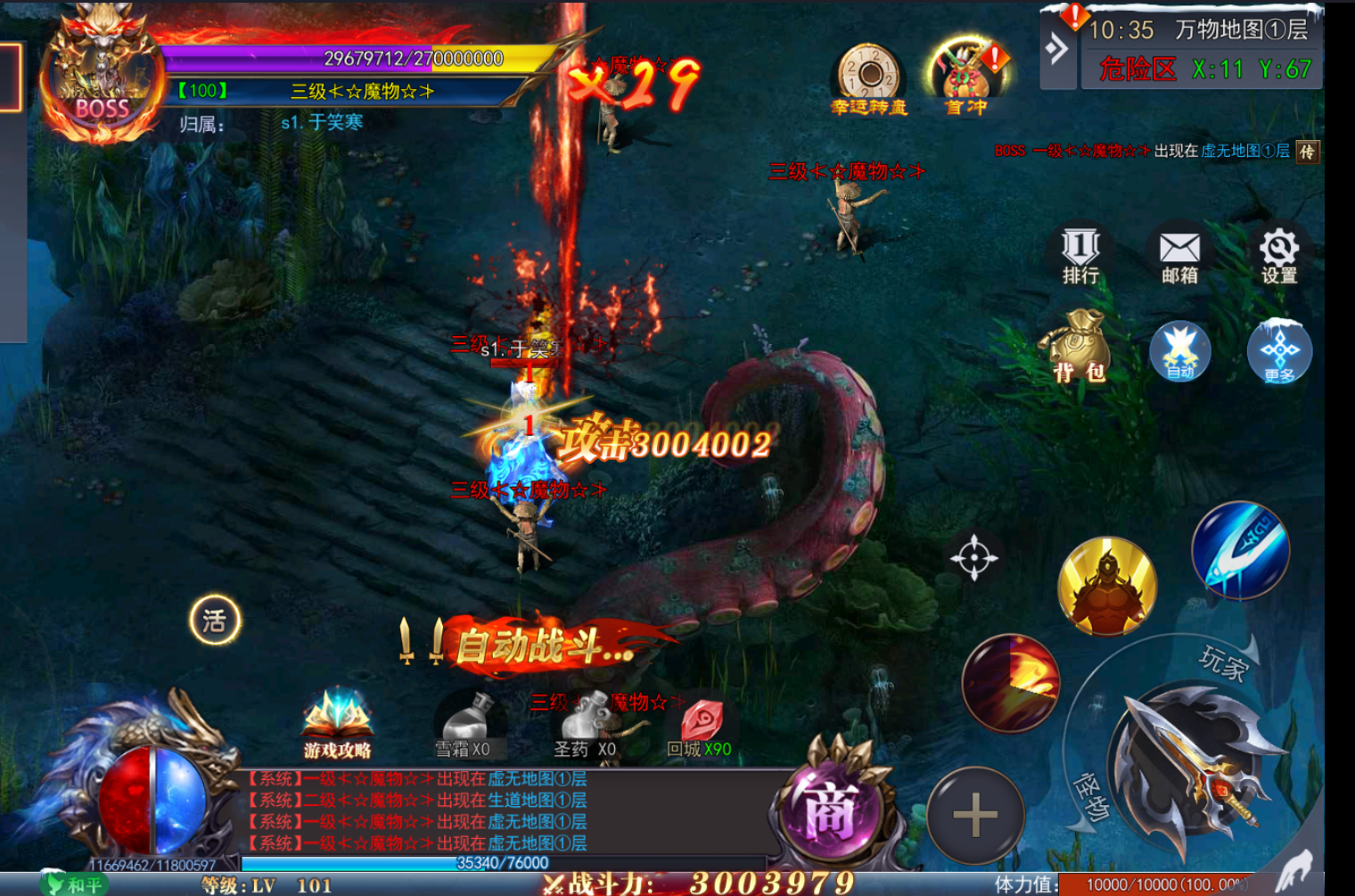This screenshot has height=896, width=1355.
Task: Open the 游戏攻略 game guide book
Action: 337,724
